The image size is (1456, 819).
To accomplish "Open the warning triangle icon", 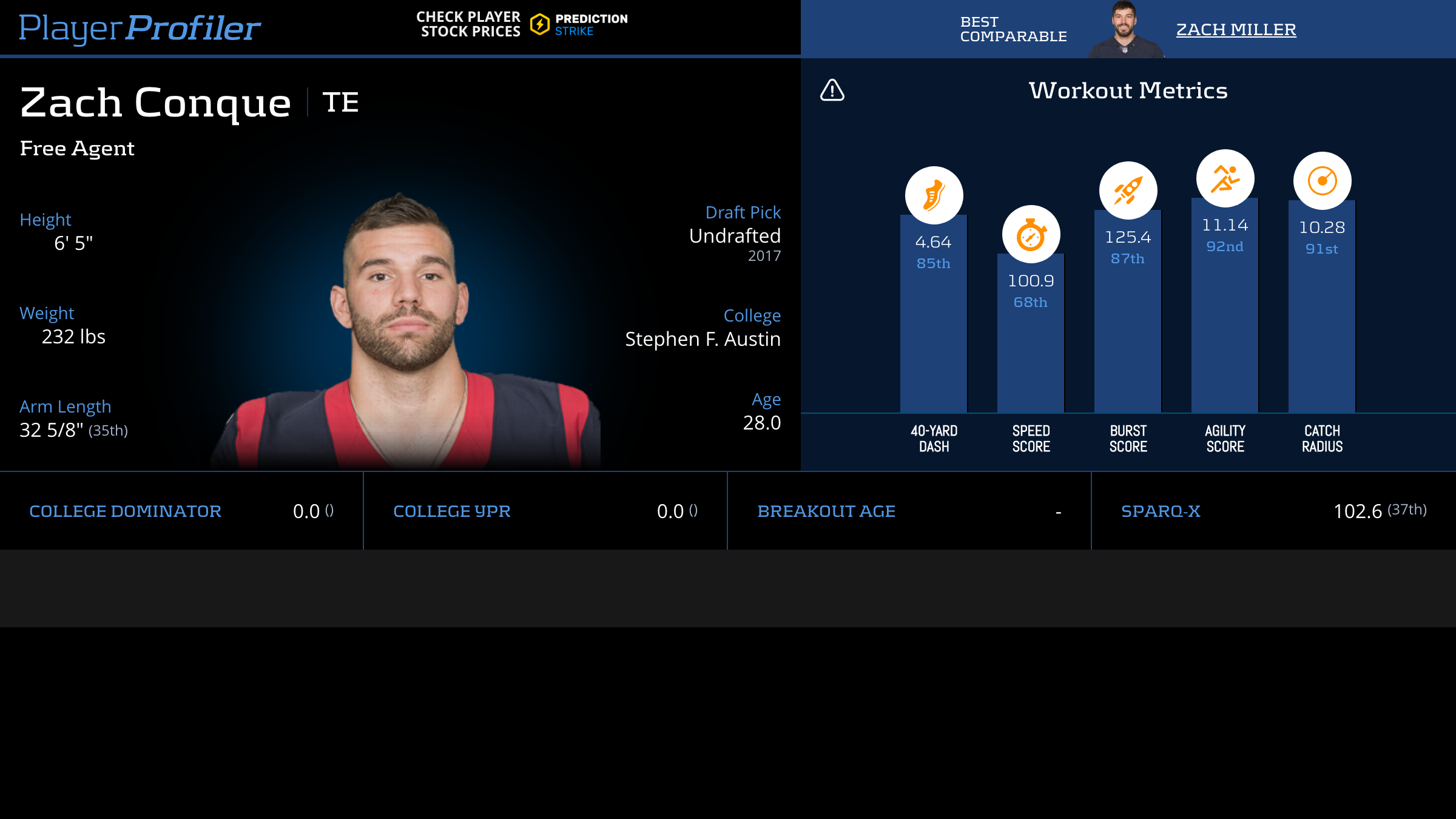I will click(832, 90).
